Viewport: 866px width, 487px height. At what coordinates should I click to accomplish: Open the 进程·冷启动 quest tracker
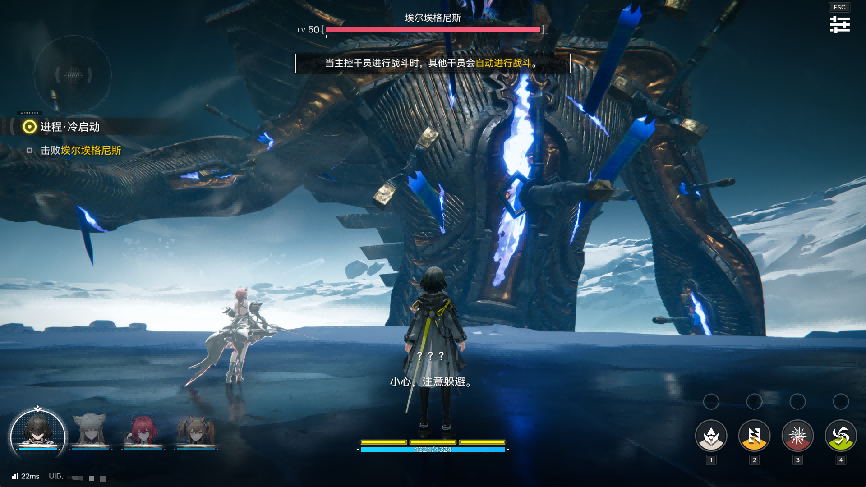(x=70, y=127)
